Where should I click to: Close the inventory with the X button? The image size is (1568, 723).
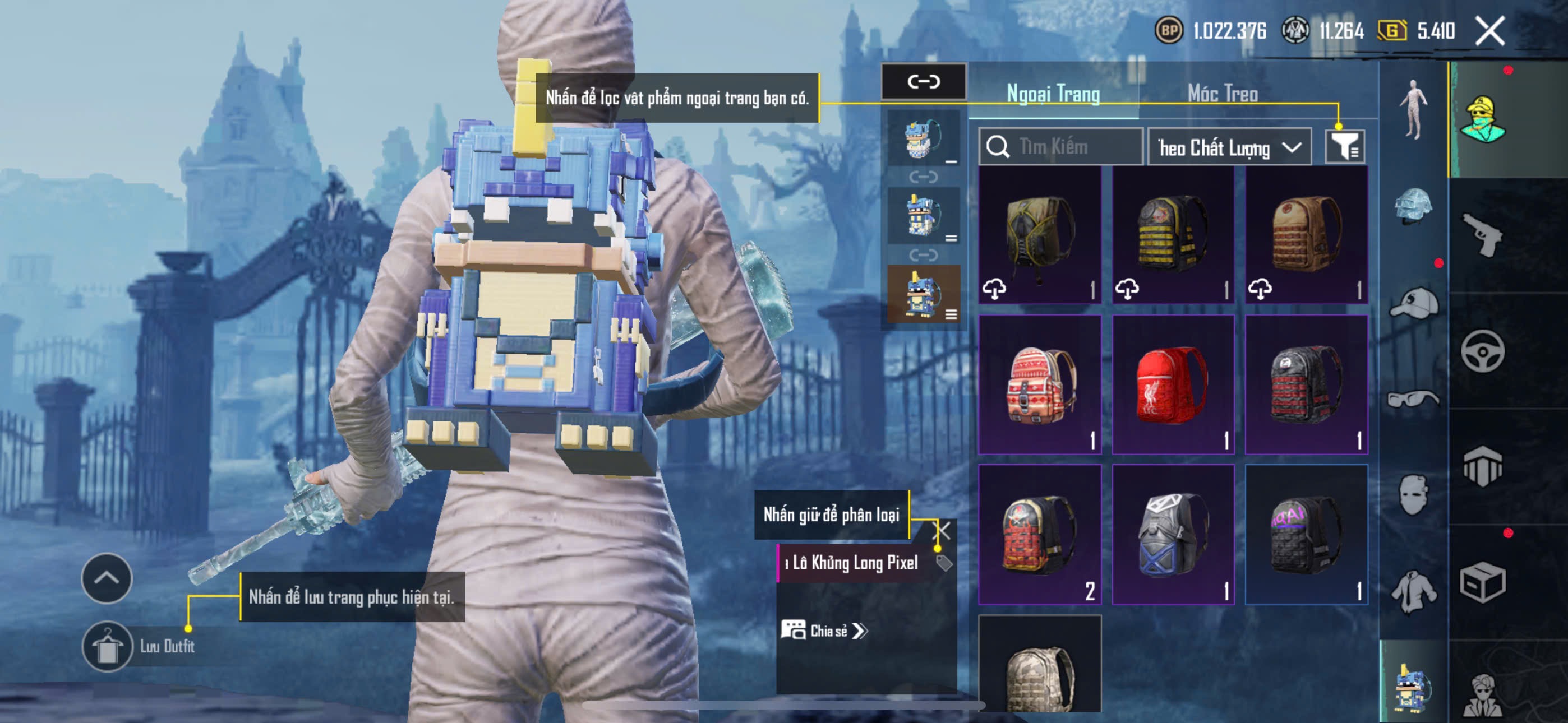click(1489, 30)
